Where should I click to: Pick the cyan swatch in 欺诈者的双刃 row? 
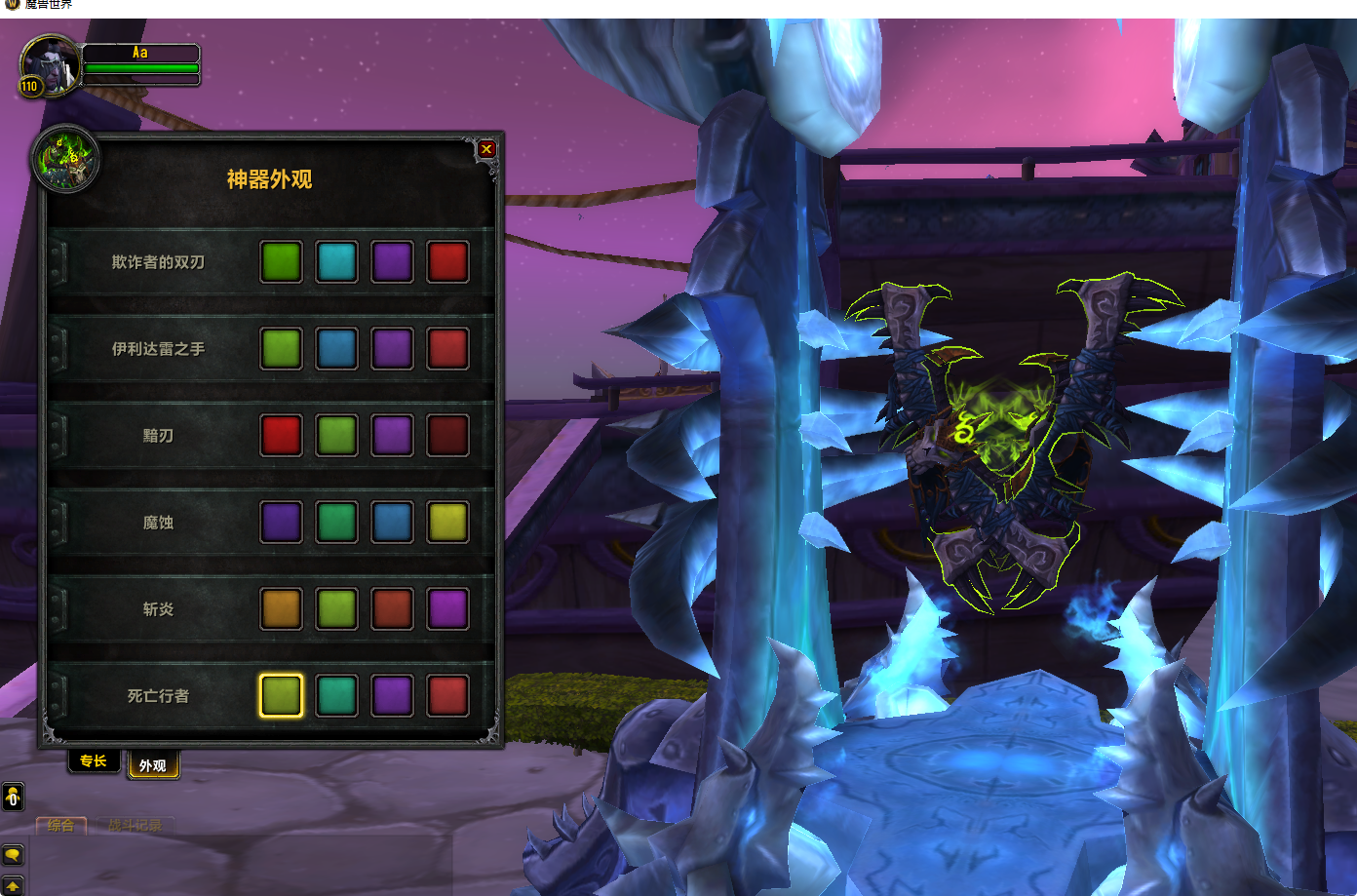[x=337, y=261]
